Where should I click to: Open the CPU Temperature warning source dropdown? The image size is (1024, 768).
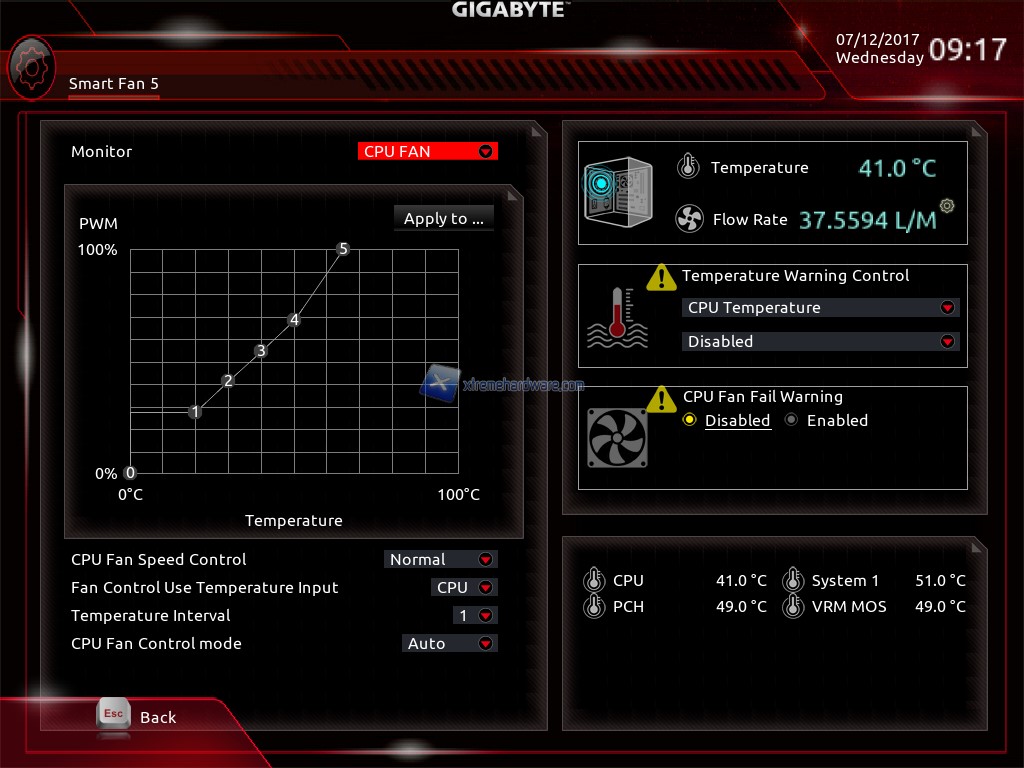819,308
